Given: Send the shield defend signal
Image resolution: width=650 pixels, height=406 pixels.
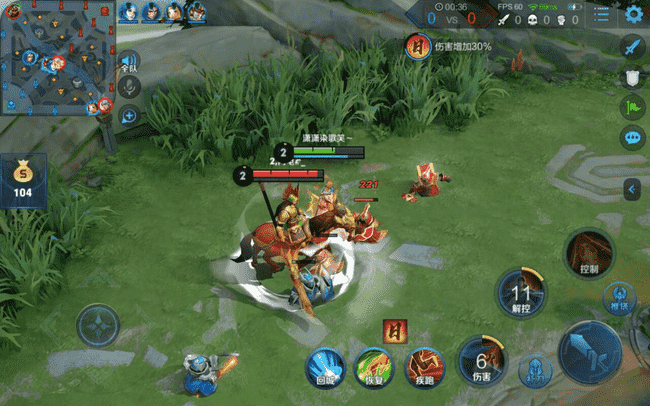Looking at the screenshot, I should (632, 77).
